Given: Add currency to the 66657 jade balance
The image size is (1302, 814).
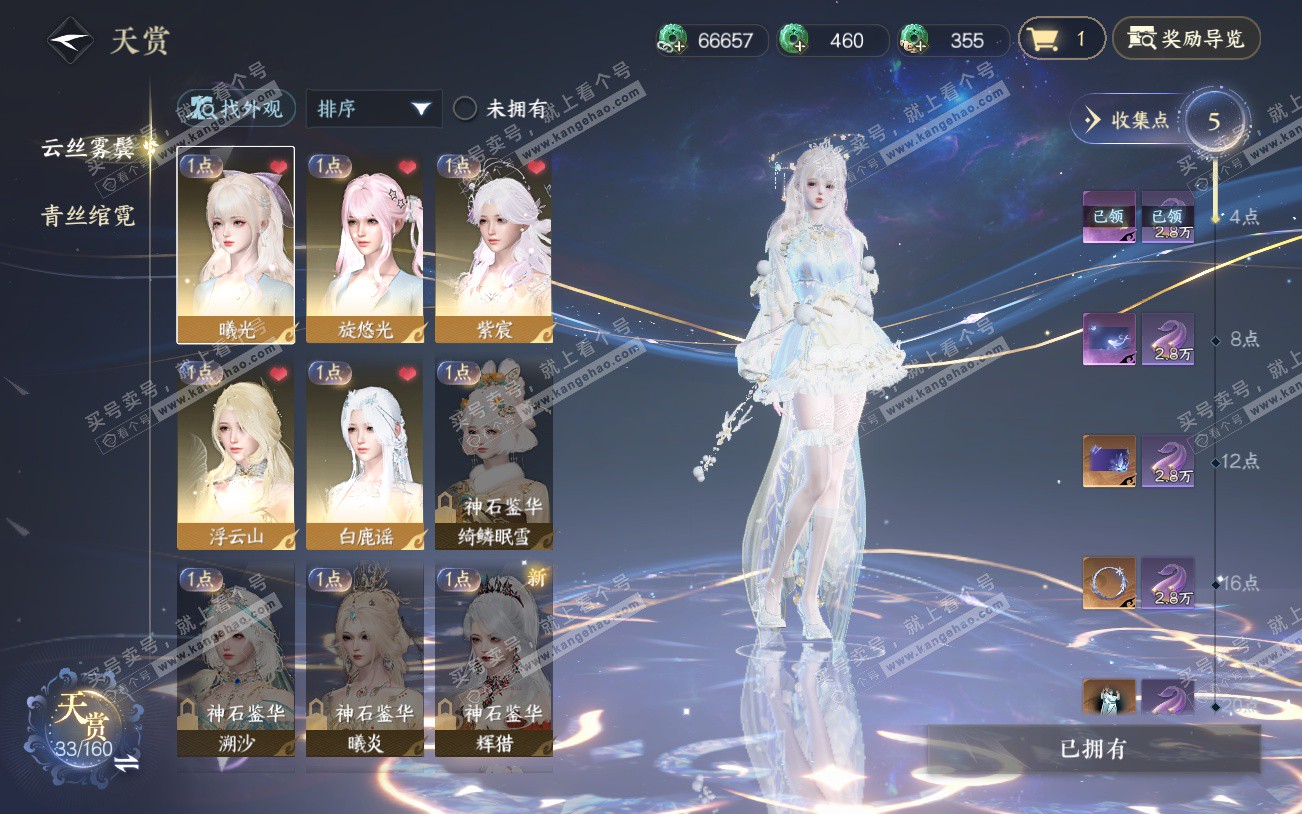Looking at the screenshot, I should tap(673, 41).
